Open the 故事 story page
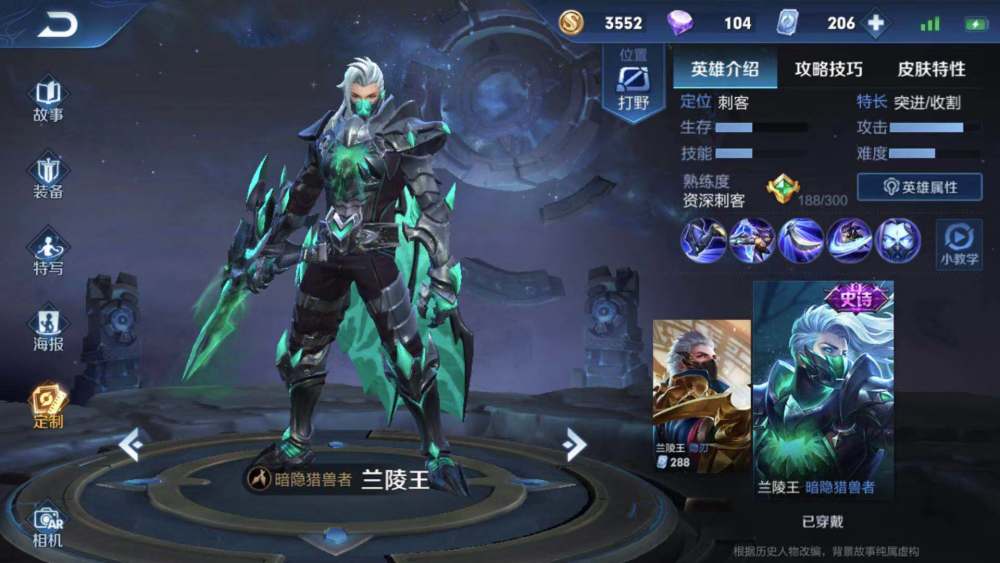The image size is (1000, 563). pyautogui.click(x=48, y=100)
